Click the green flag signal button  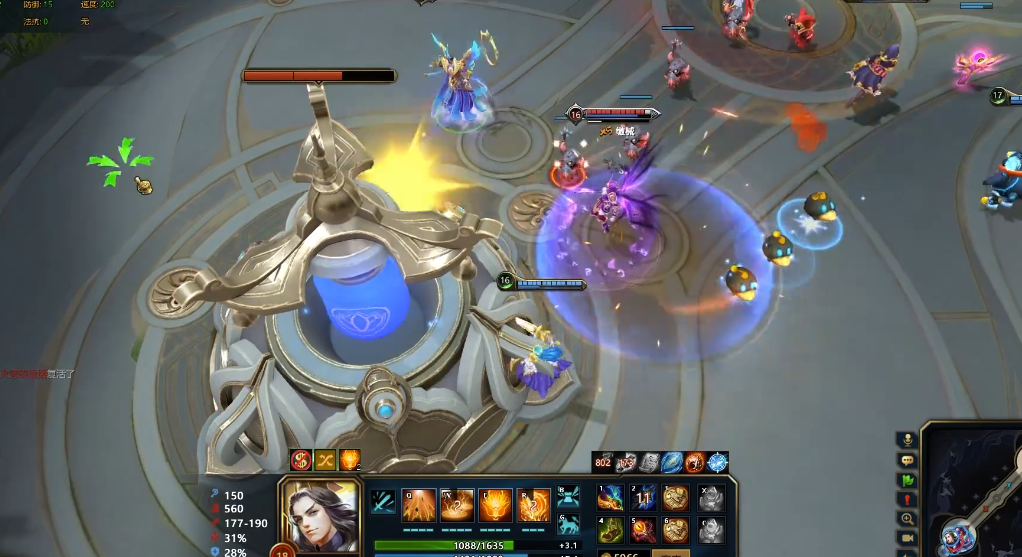point(907,480)
